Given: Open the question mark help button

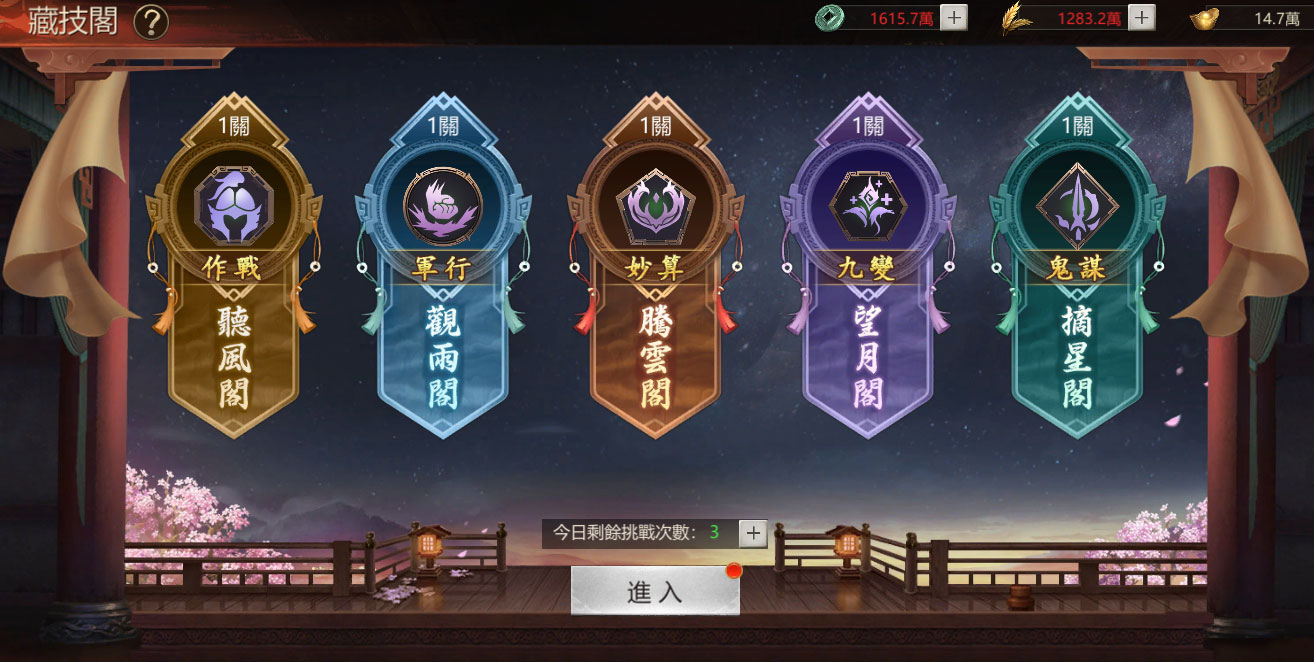Looking at the screenshot, I should pos(150,21).
